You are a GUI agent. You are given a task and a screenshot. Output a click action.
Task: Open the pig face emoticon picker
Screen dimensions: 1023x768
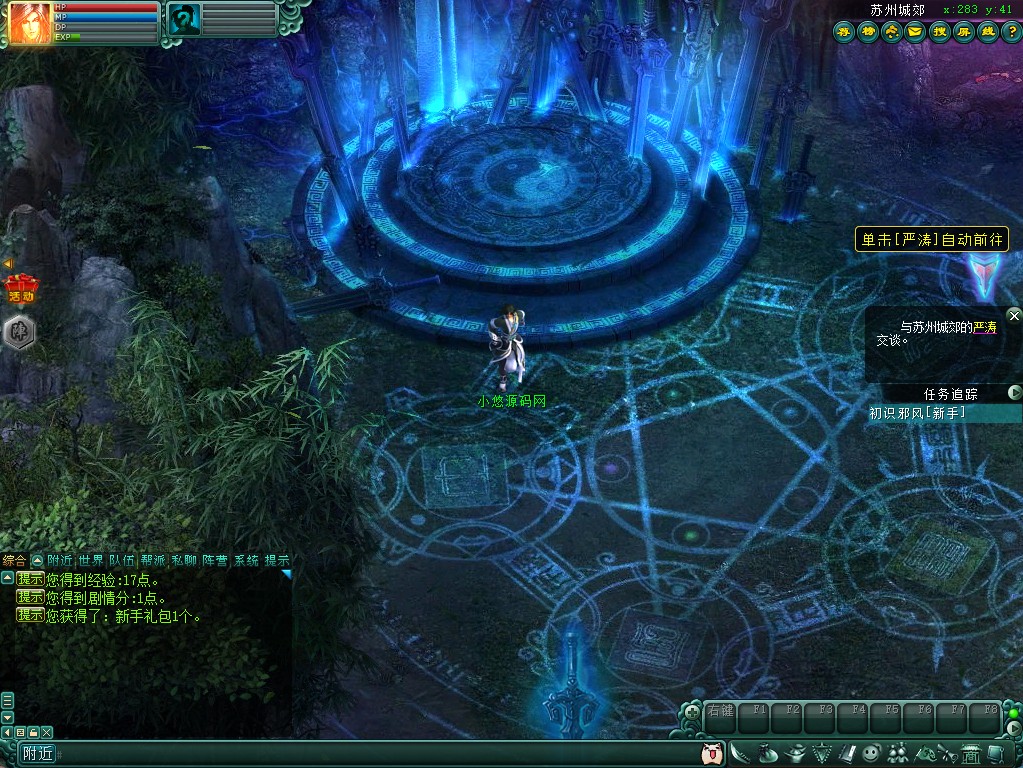[x=712, y=753]
